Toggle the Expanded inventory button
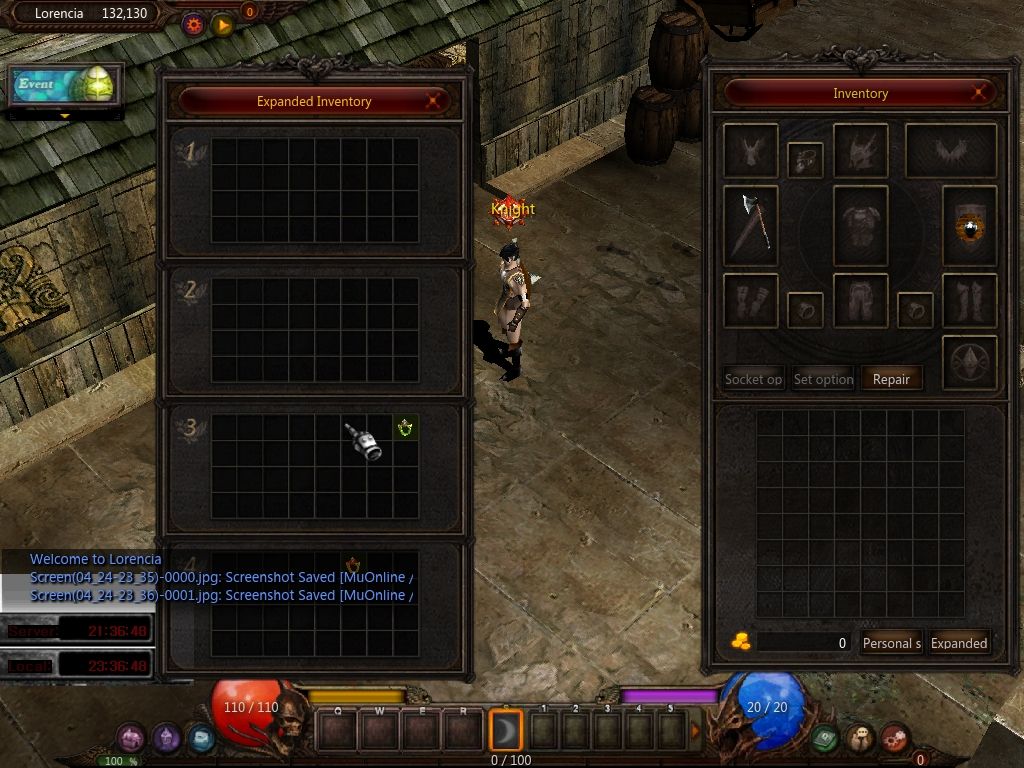1024x768 pixels. pyautogui.click(x=959, y=643)
